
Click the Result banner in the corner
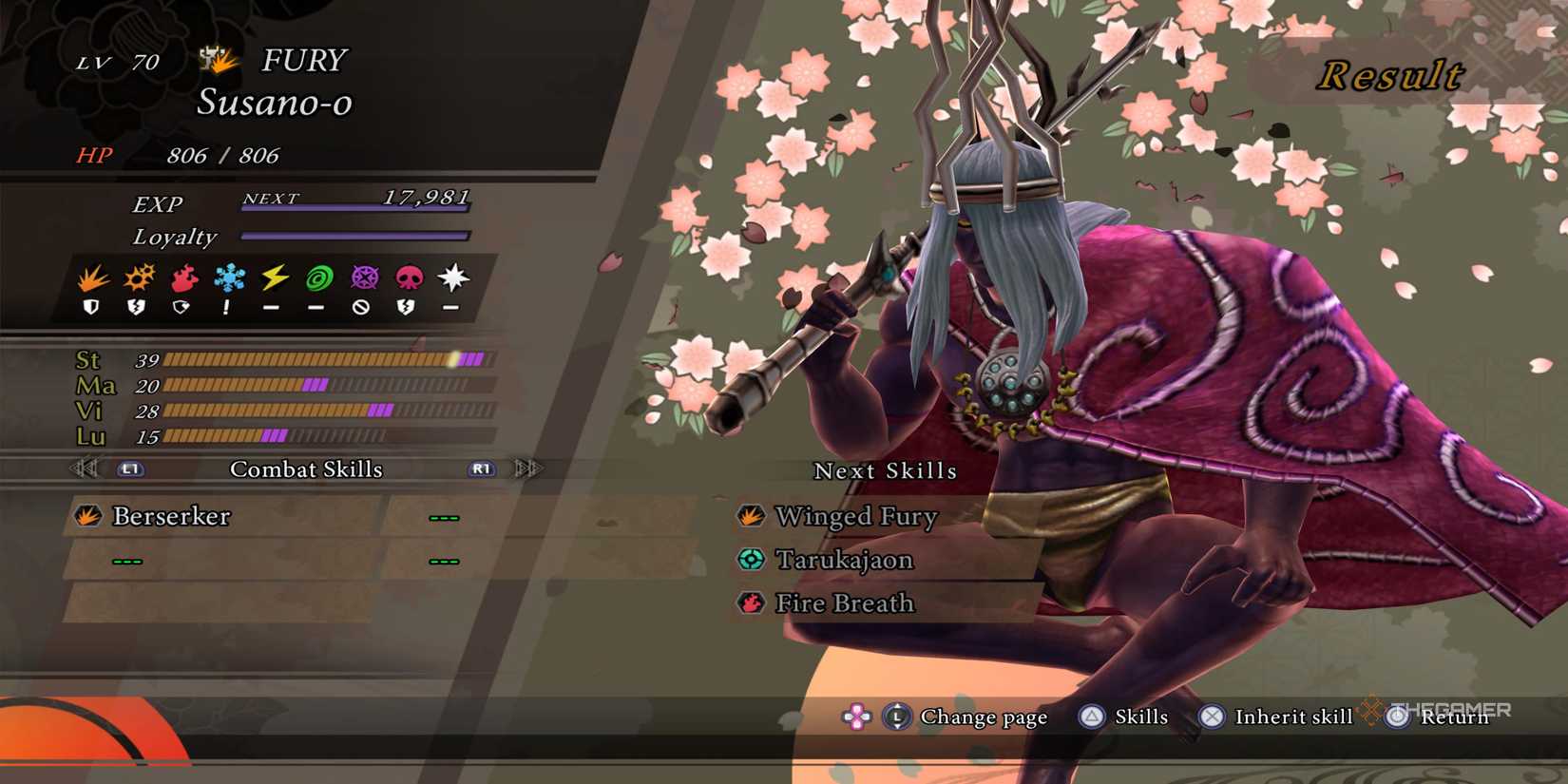click(x=1391, y=74)
